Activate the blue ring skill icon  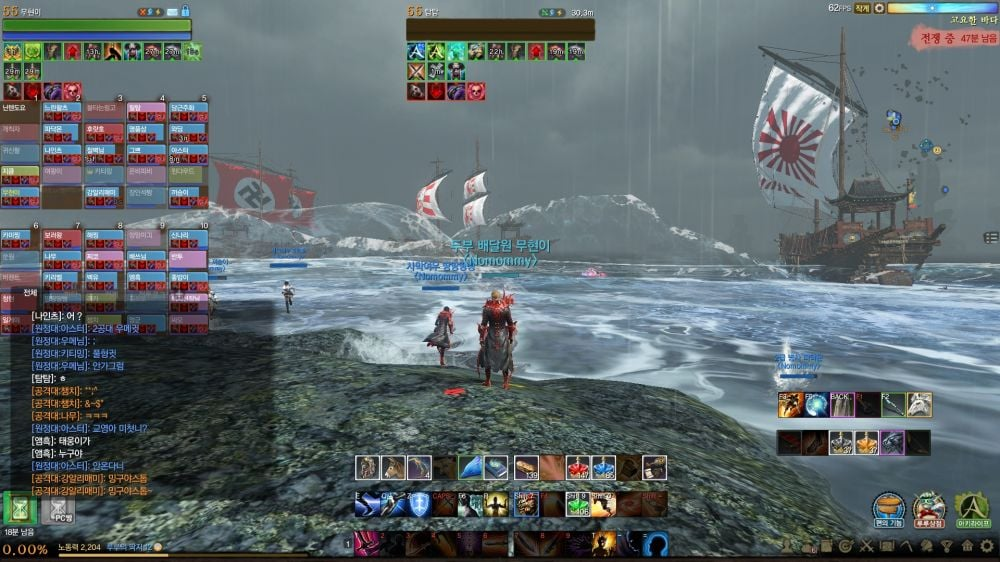tap(655, 544)
